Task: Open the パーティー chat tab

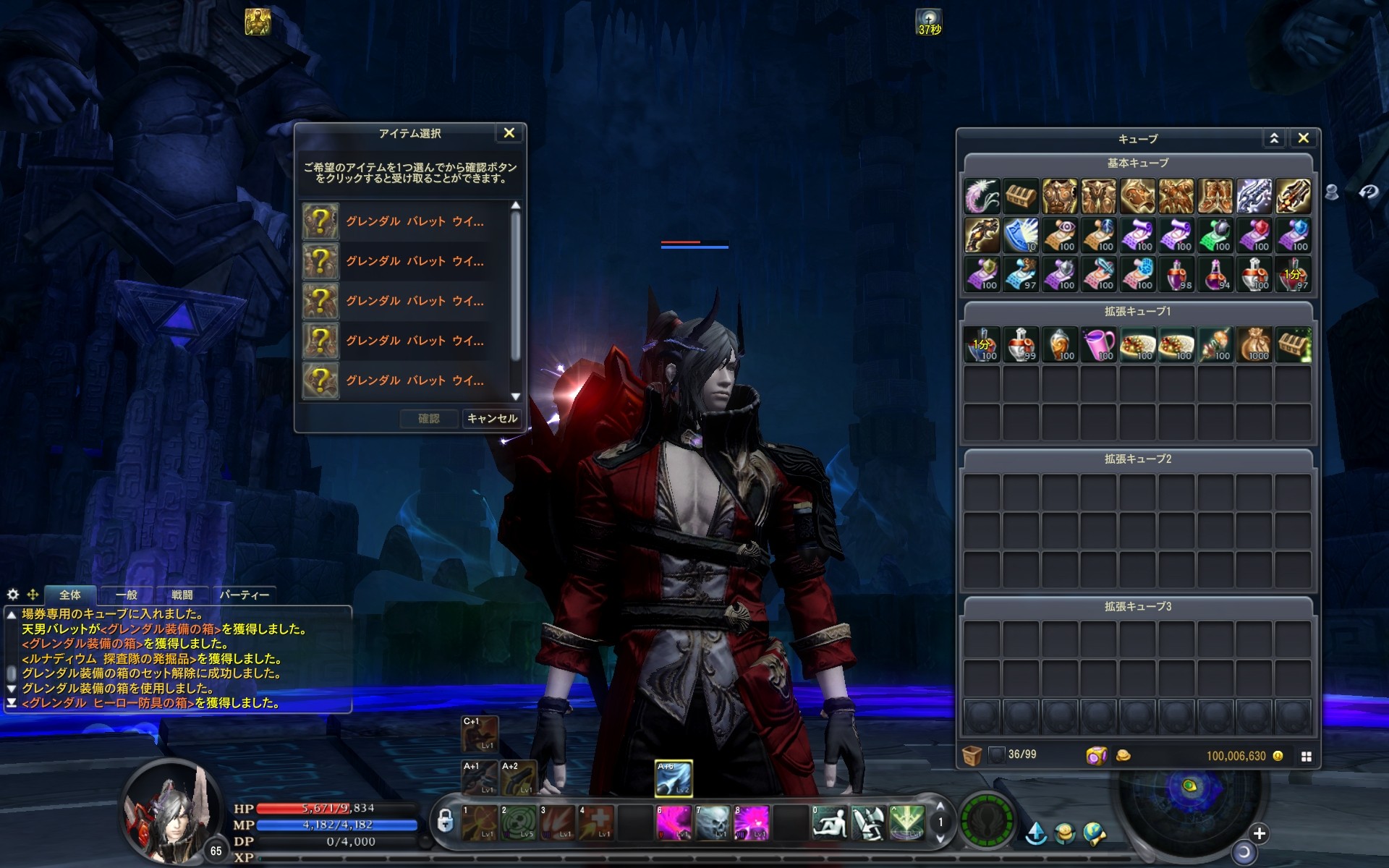Action: (x=244, y=595)
